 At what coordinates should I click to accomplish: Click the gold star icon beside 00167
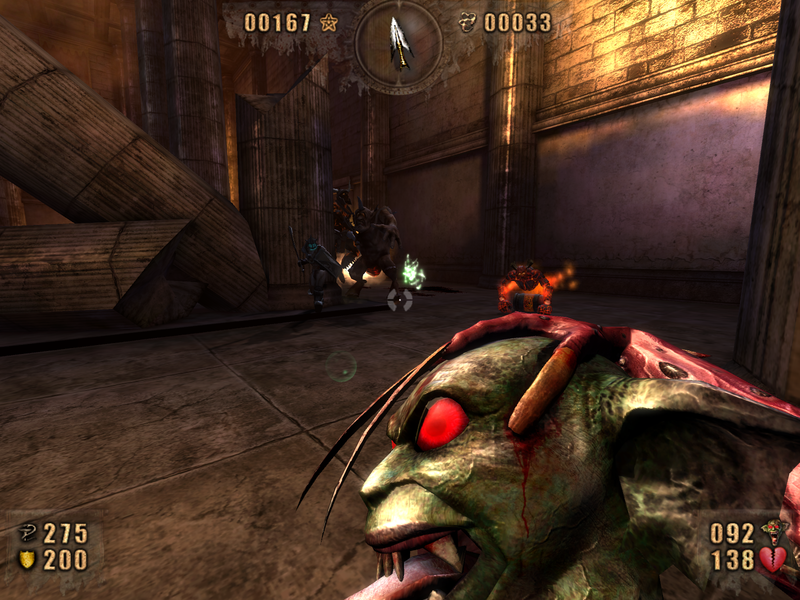[x=329, y=22]
